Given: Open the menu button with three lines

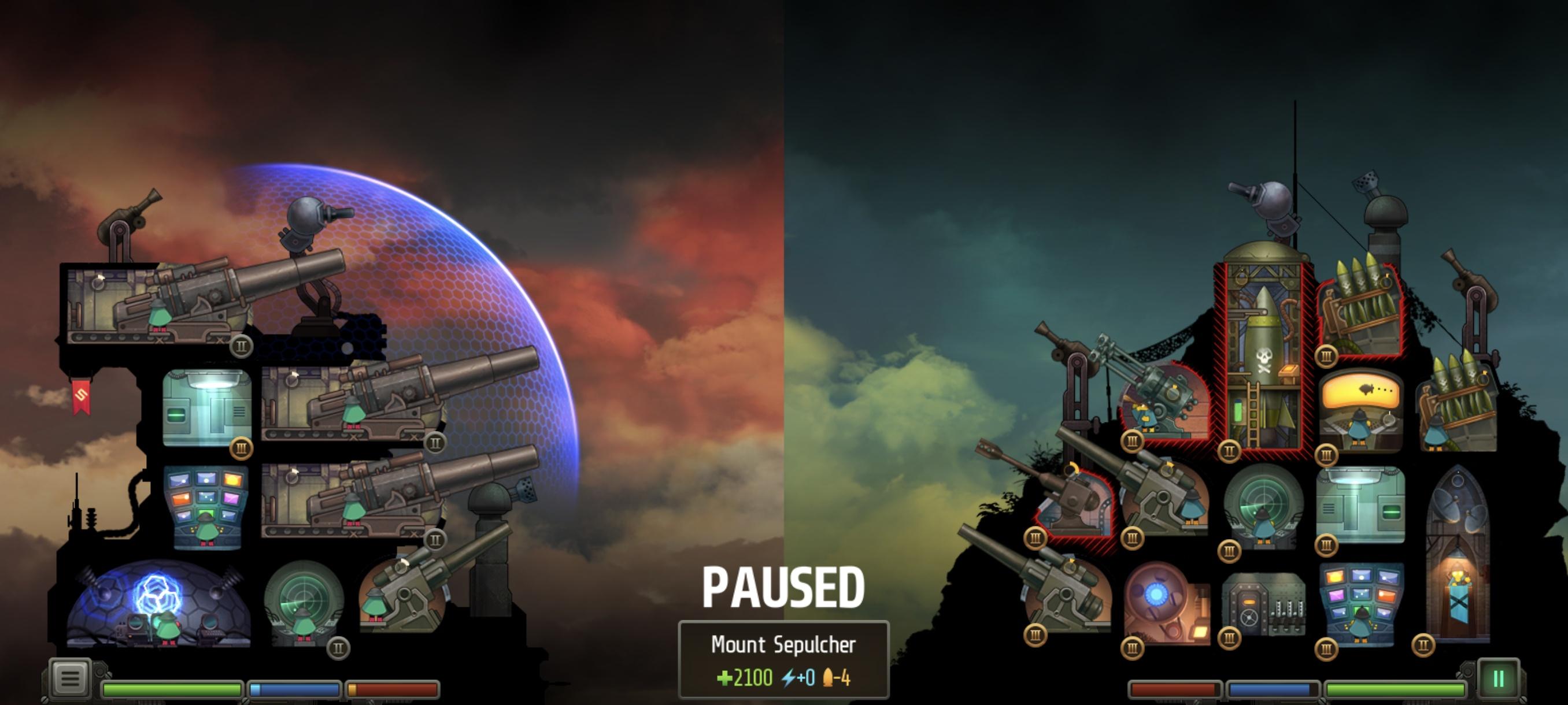Looking at the screenshot, I should click(70, 677).
